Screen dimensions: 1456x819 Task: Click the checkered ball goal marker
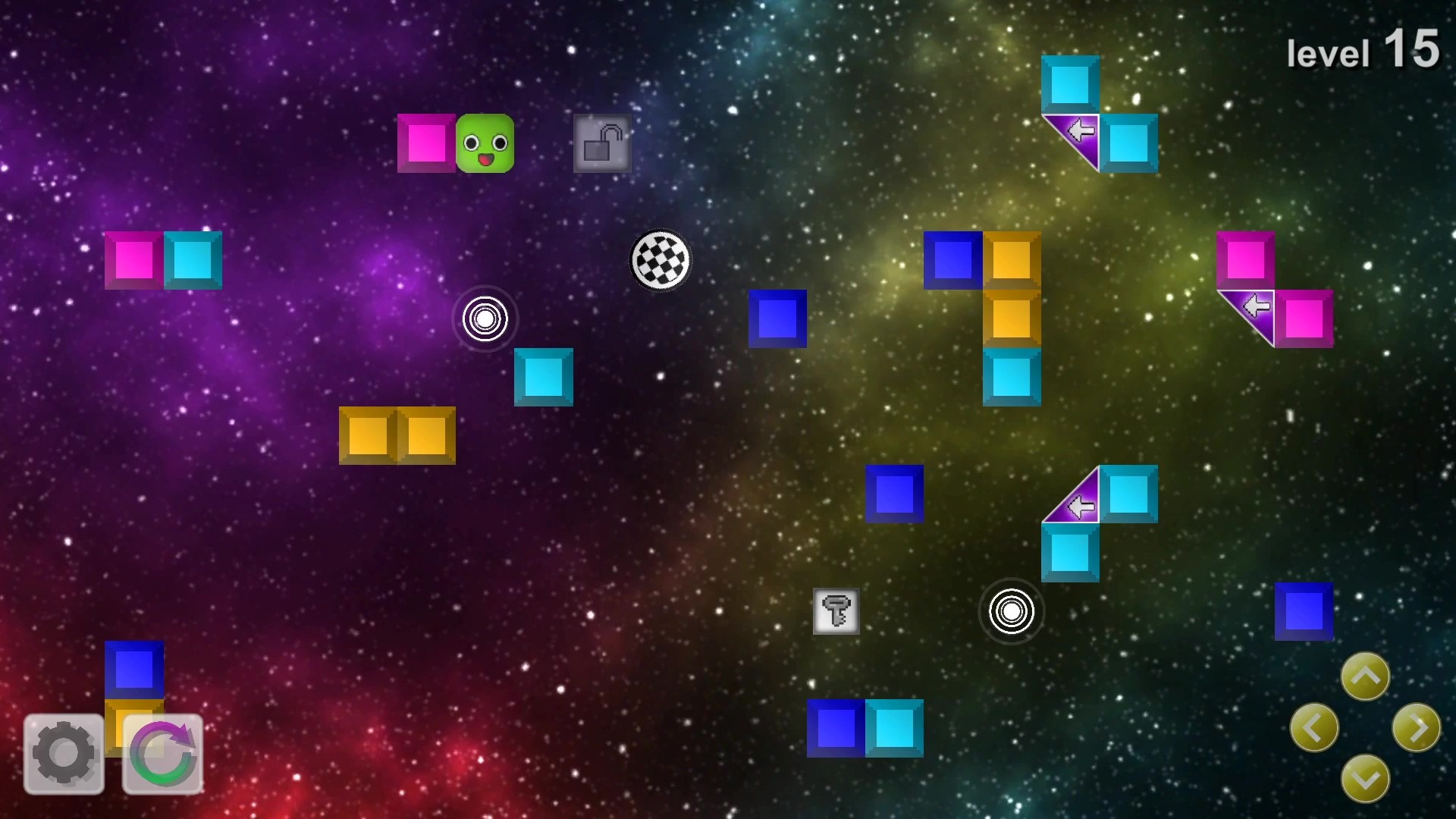tap(660, 260)
